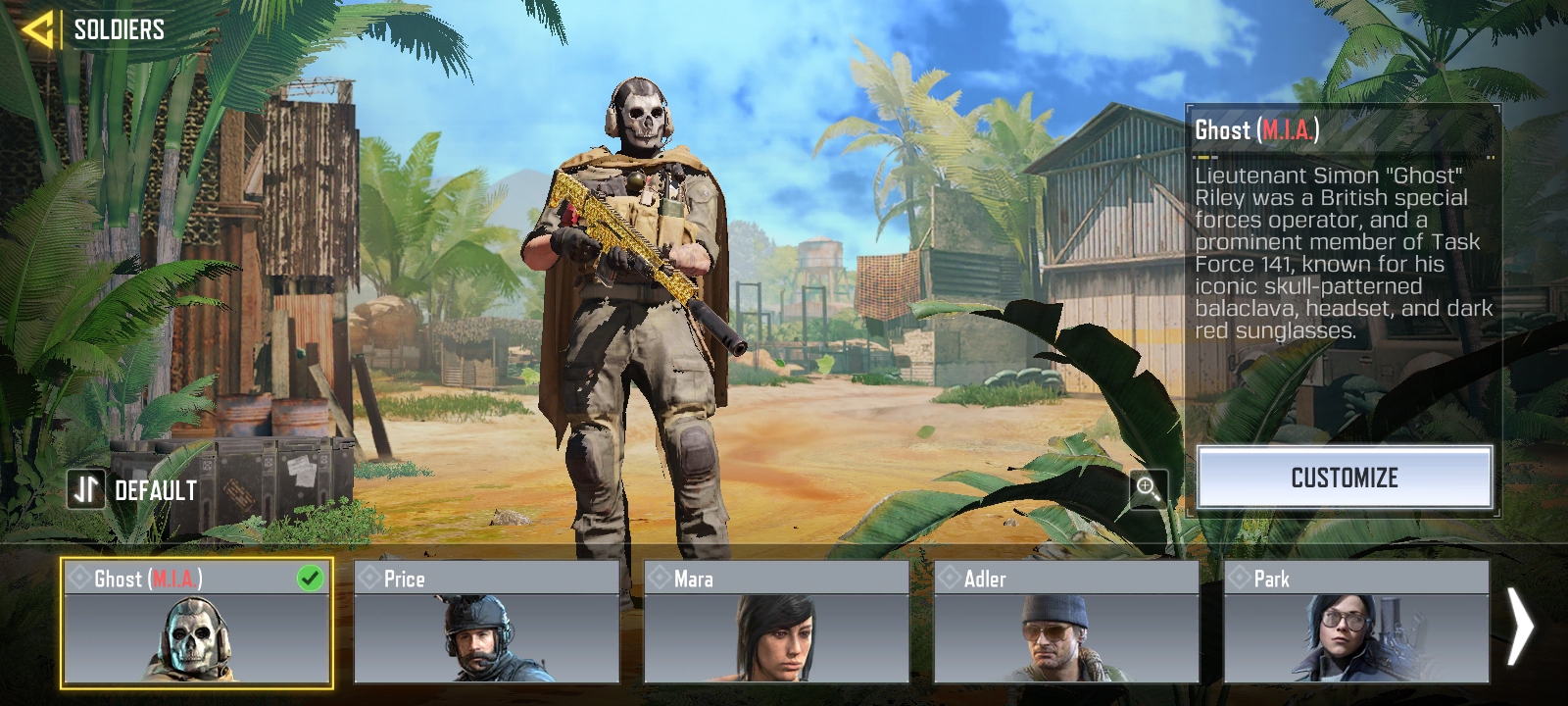Viewport: 1568px width, 706px height.
Task: Click the diamond icon on Adler's card
Action: (x=953, y=579)
